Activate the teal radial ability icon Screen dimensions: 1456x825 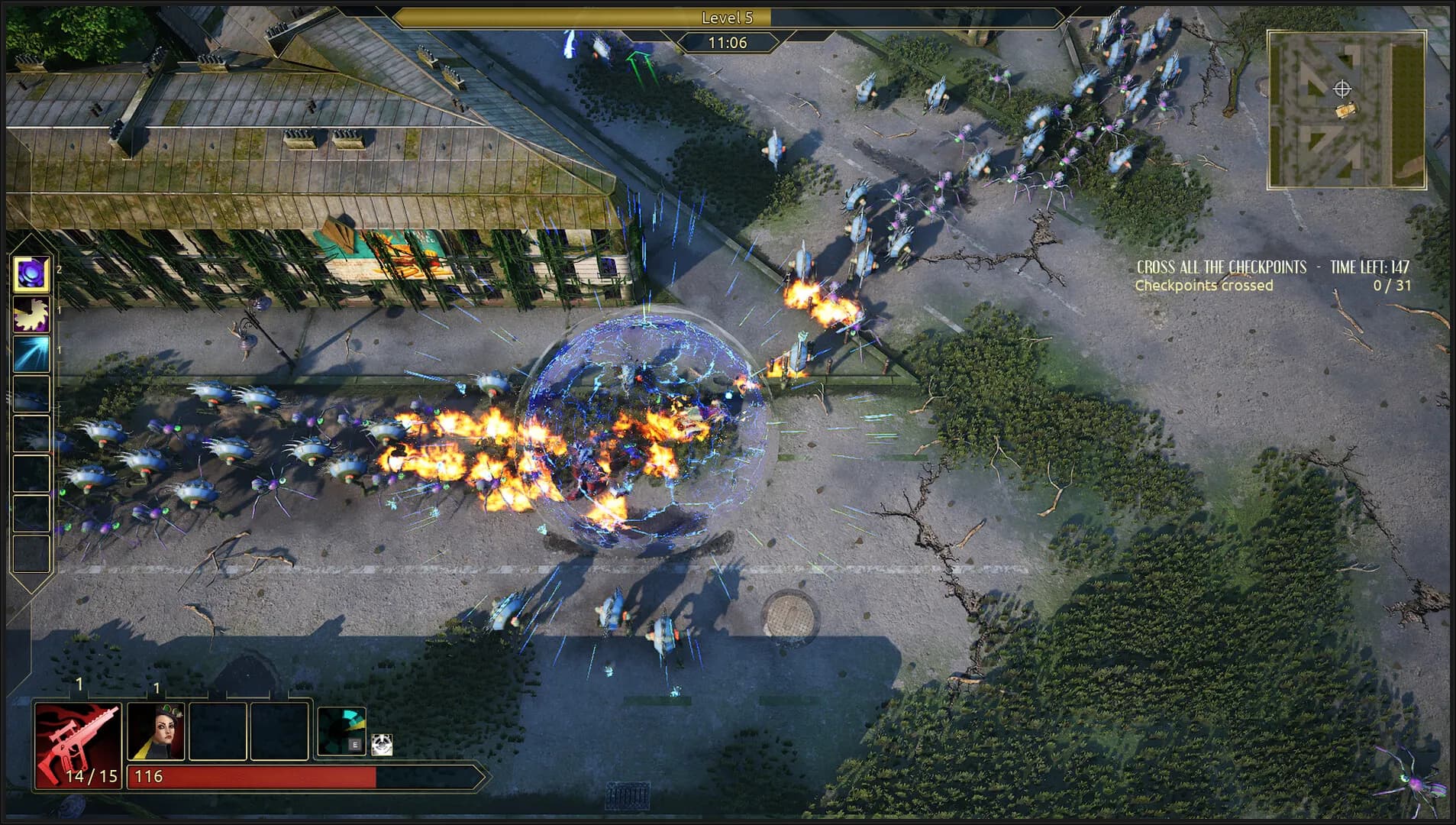point(341,731)
